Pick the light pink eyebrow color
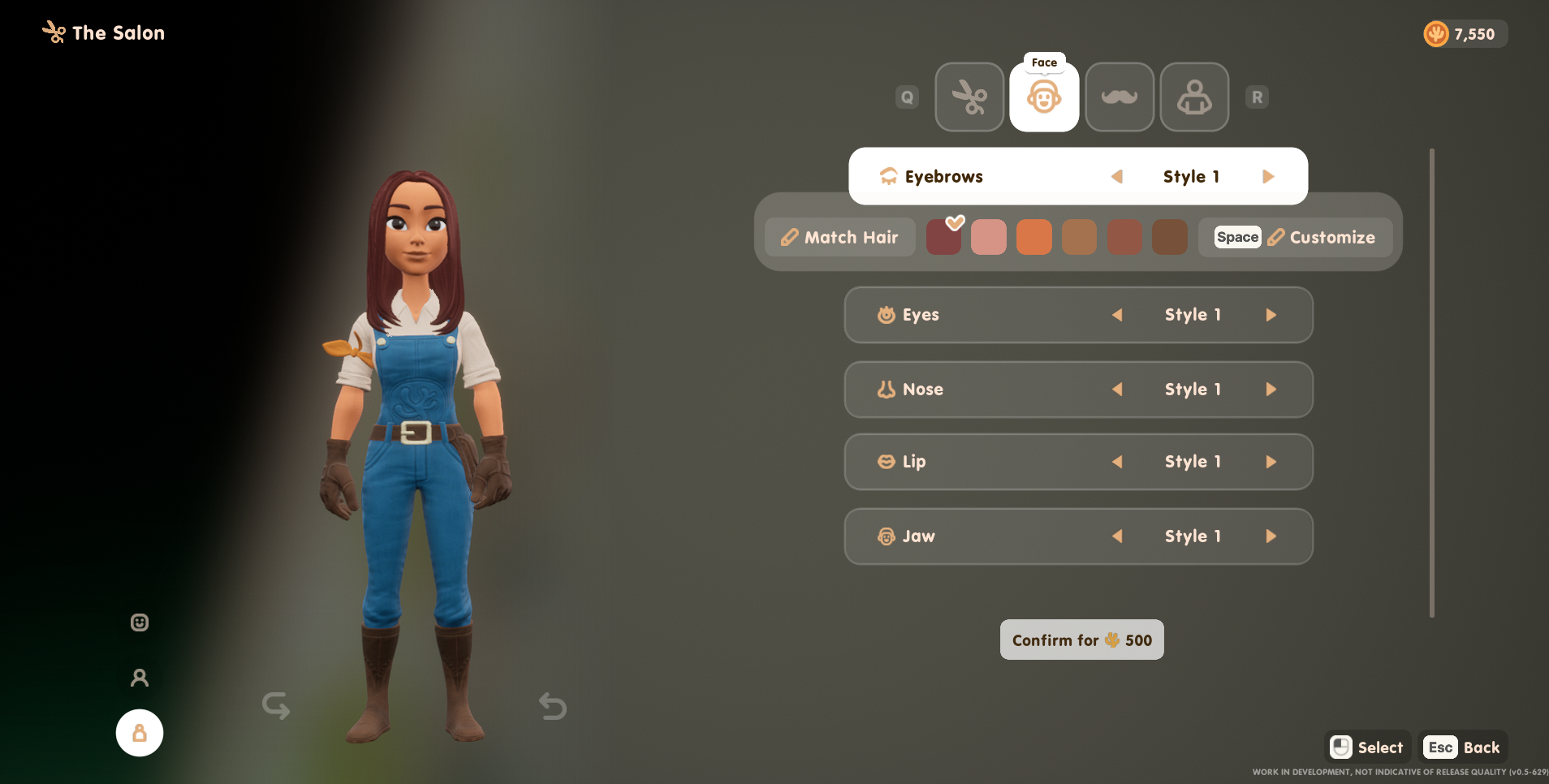The height and width of the screenshot is (784, 1549). pos(988,238)
